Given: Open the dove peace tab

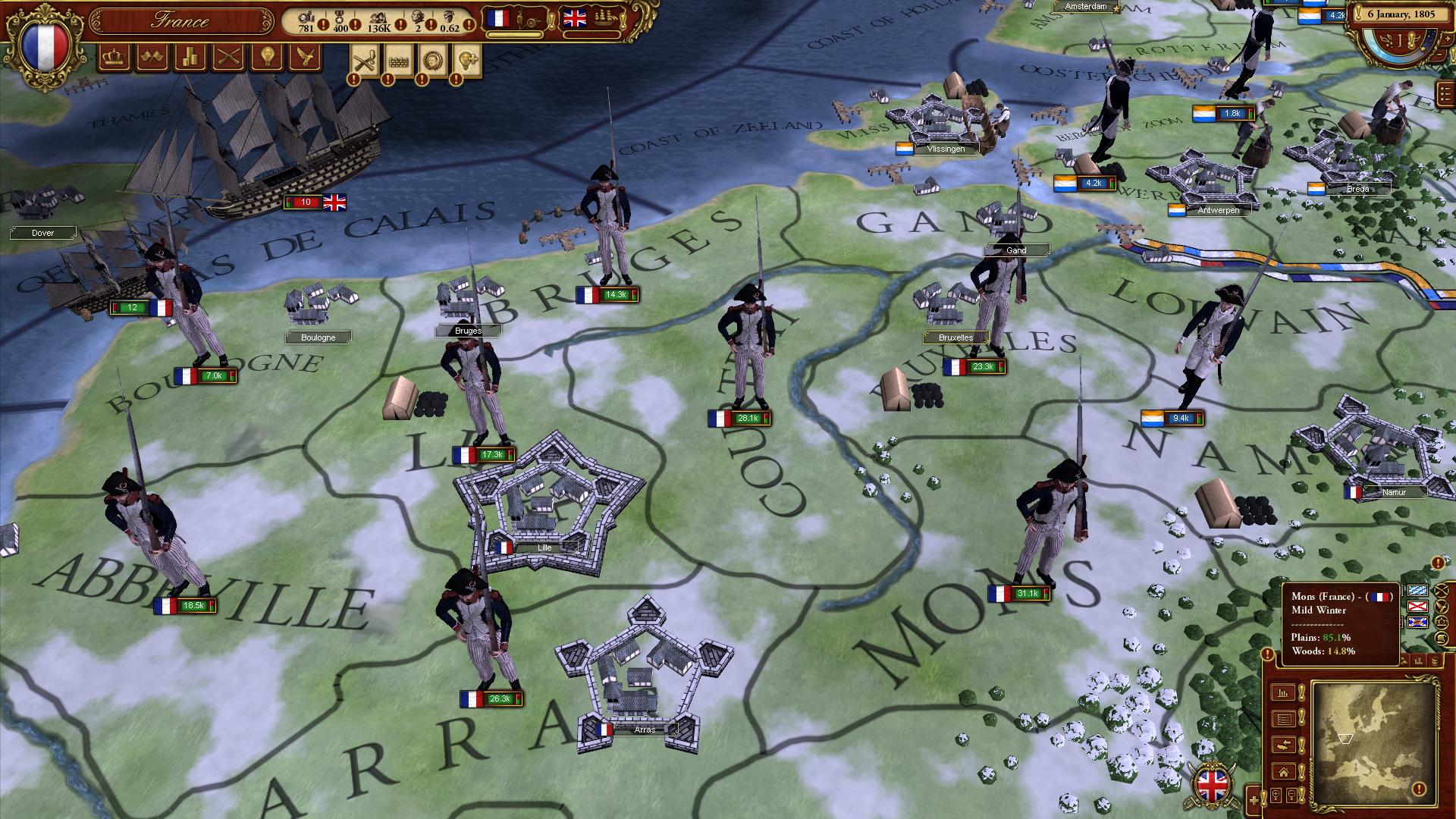Looking at the screenshot, I should (x=305, y=58).
